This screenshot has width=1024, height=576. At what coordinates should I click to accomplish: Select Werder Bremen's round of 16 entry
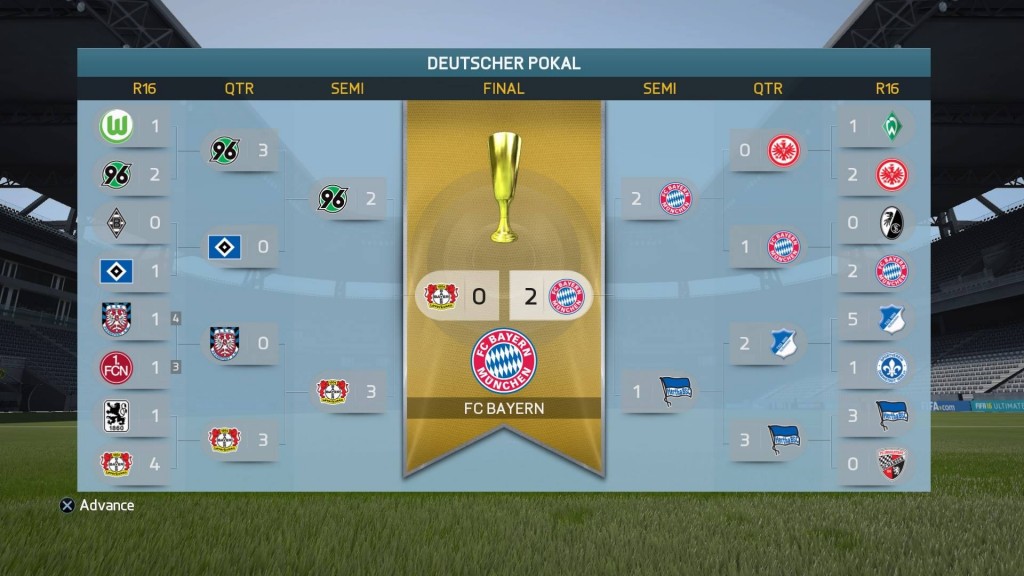pyautogui.click(x=875, y=127)
